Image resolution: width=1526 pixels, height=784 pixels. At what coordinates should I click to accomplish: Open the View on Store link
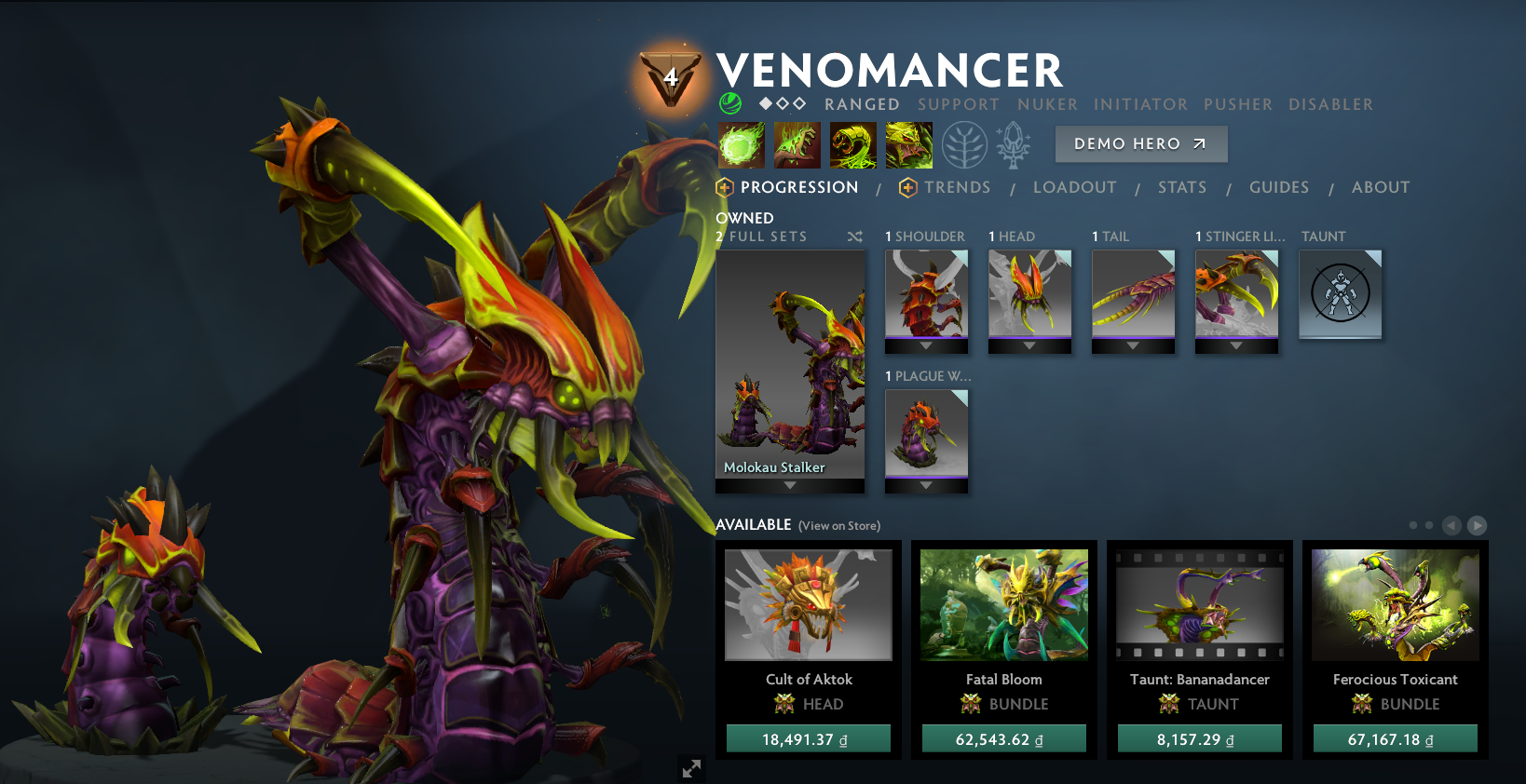838,525
